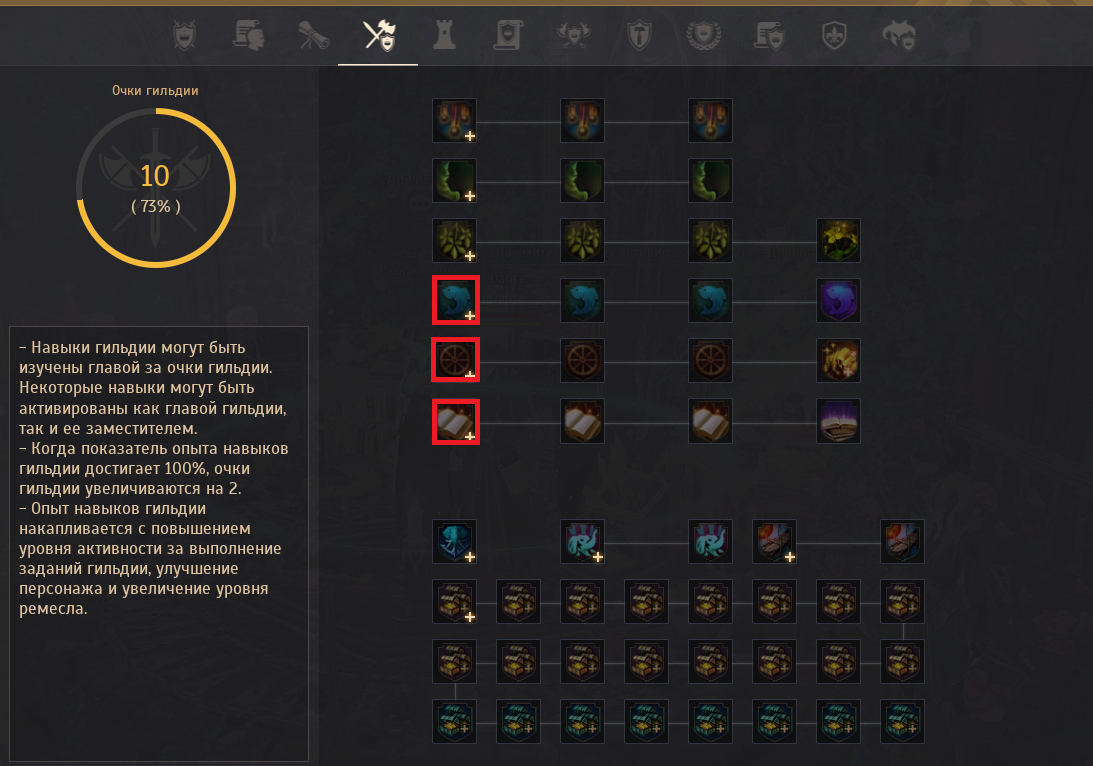The height and width of the screenshot is (766, 1093).
Task: Select the blue elephant anchor skill
Action: click(455, 541)
